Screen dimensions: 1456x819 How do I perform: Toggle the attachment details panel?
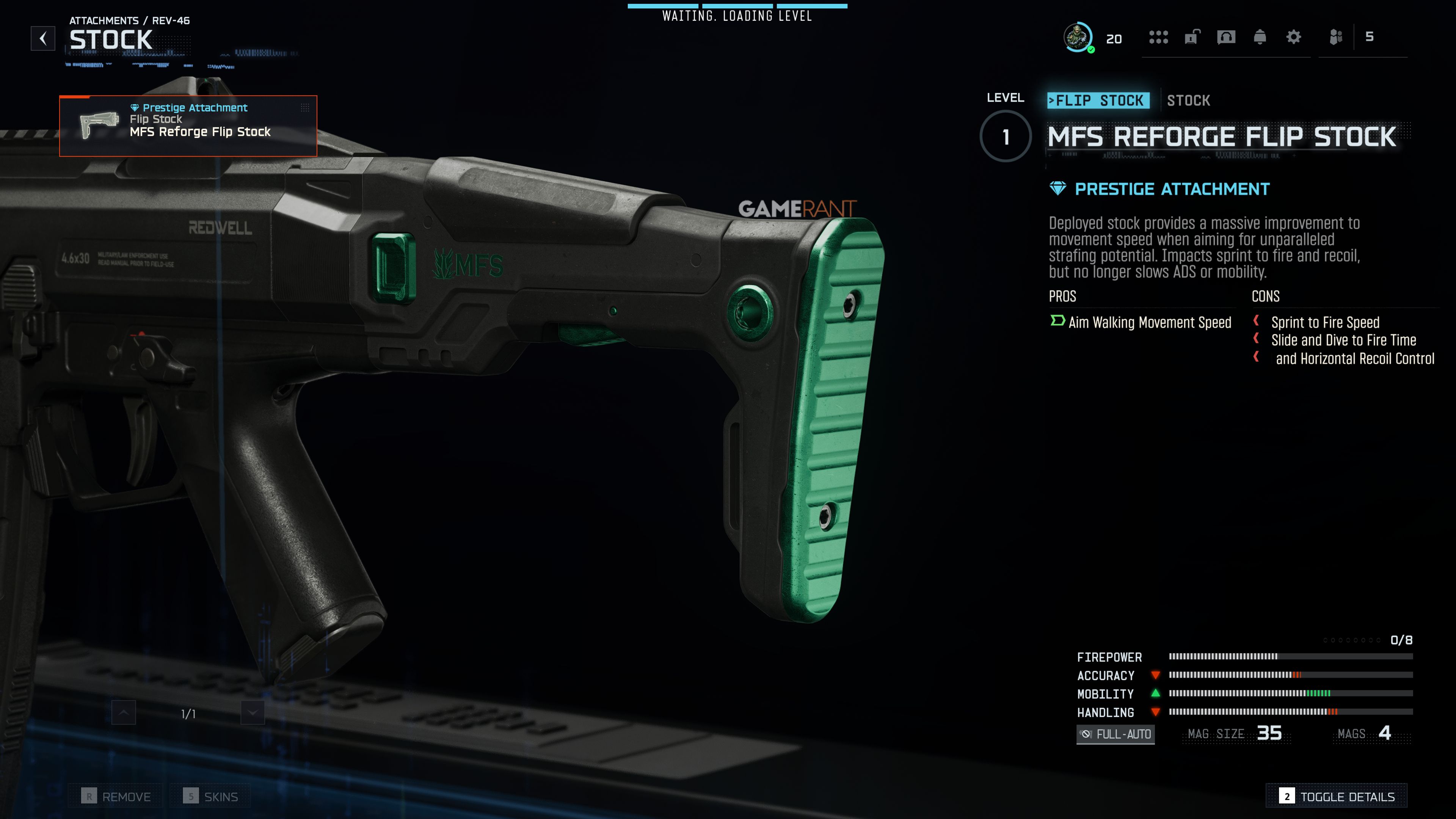click(x=1337, y=796)
